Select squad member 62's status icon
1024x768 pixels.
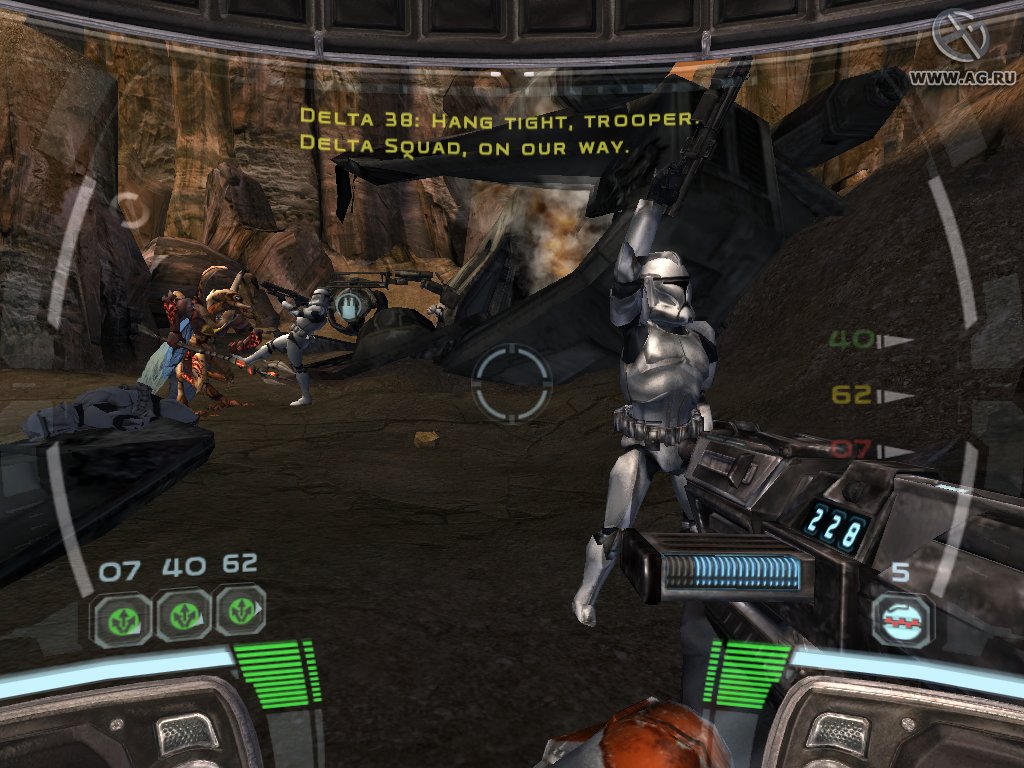240,613
